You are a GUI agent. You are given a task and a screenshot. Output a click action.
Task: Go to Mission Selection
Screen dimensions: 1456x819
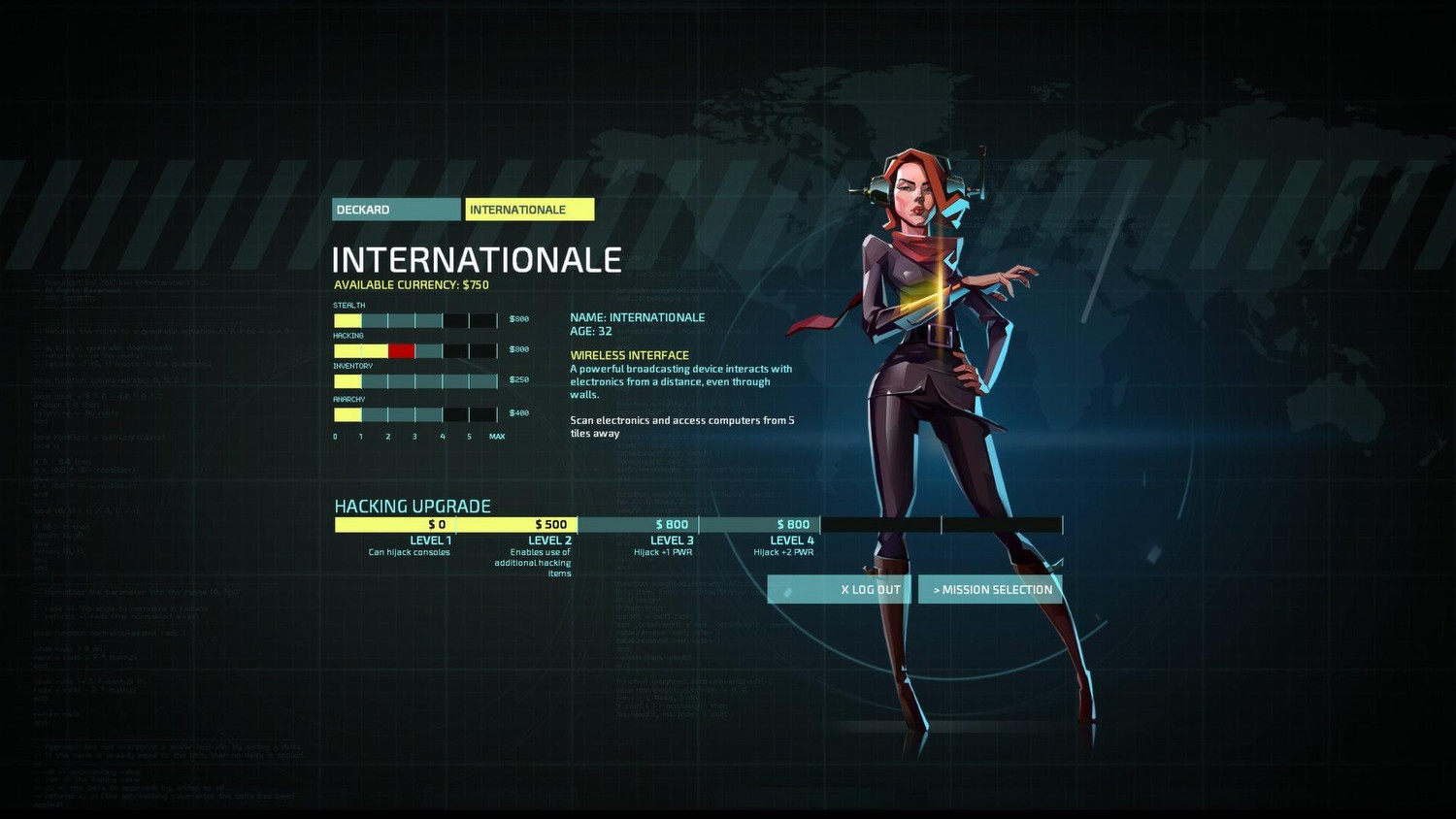[x=990, y=590]
